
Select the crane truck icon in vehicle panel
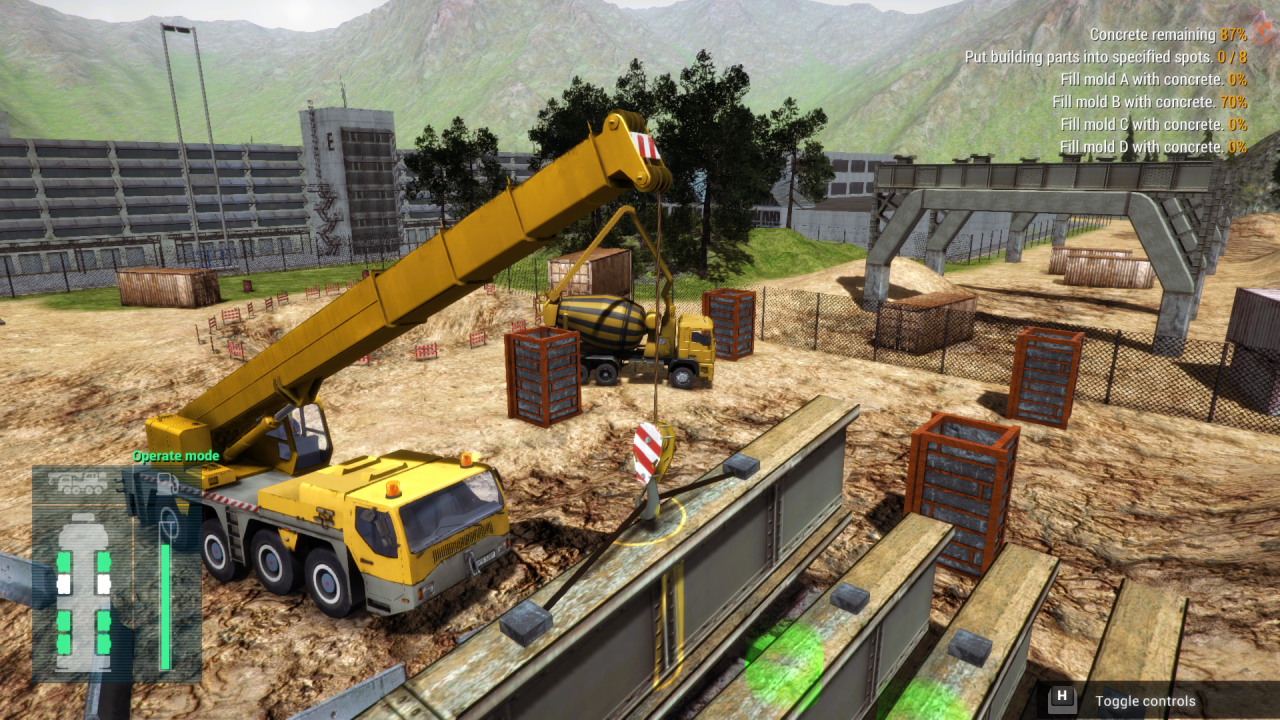tap(77, 483)
